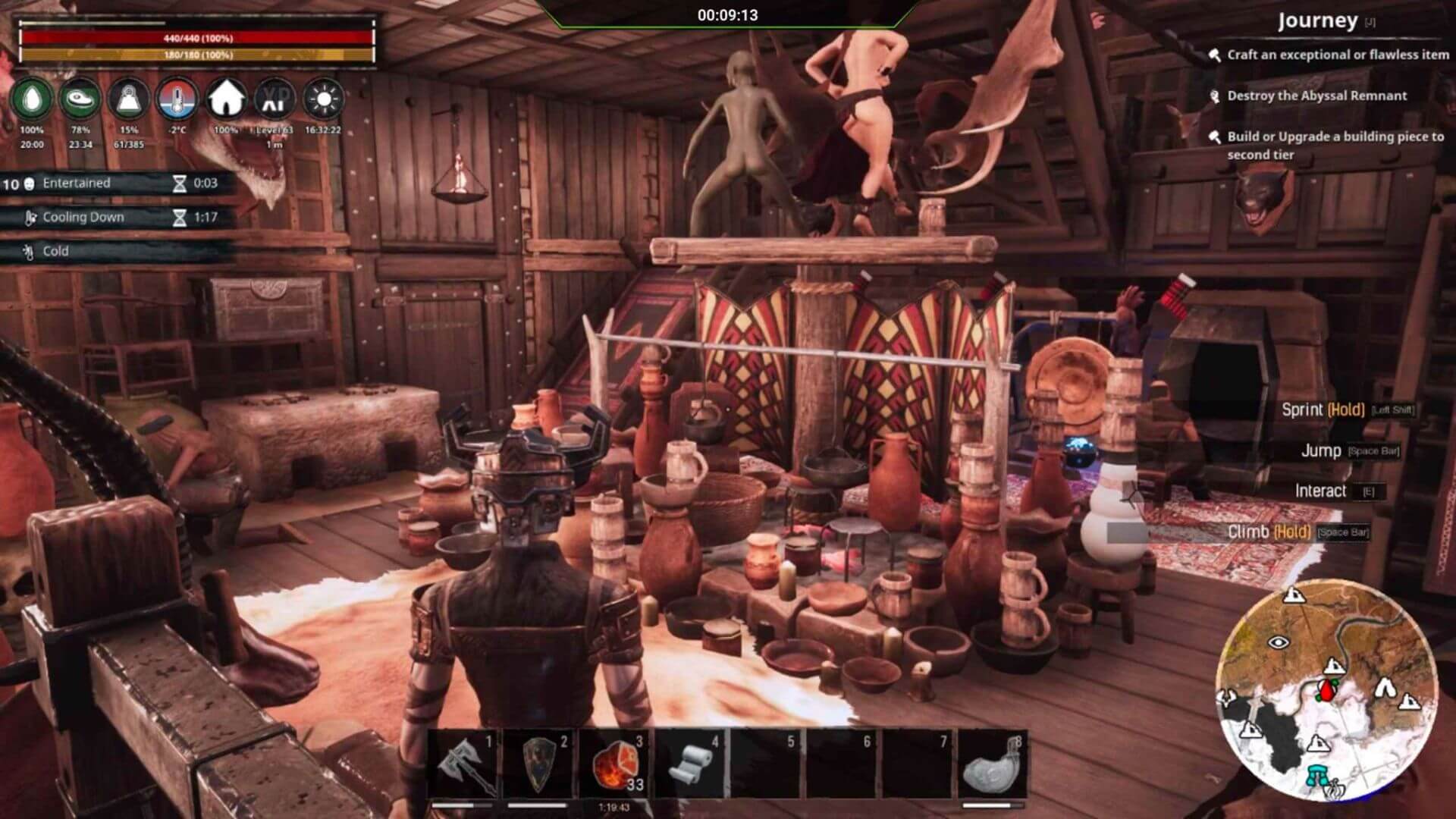Click the house shelter status icon
The image size is (1456, 819).
(226, 99)
